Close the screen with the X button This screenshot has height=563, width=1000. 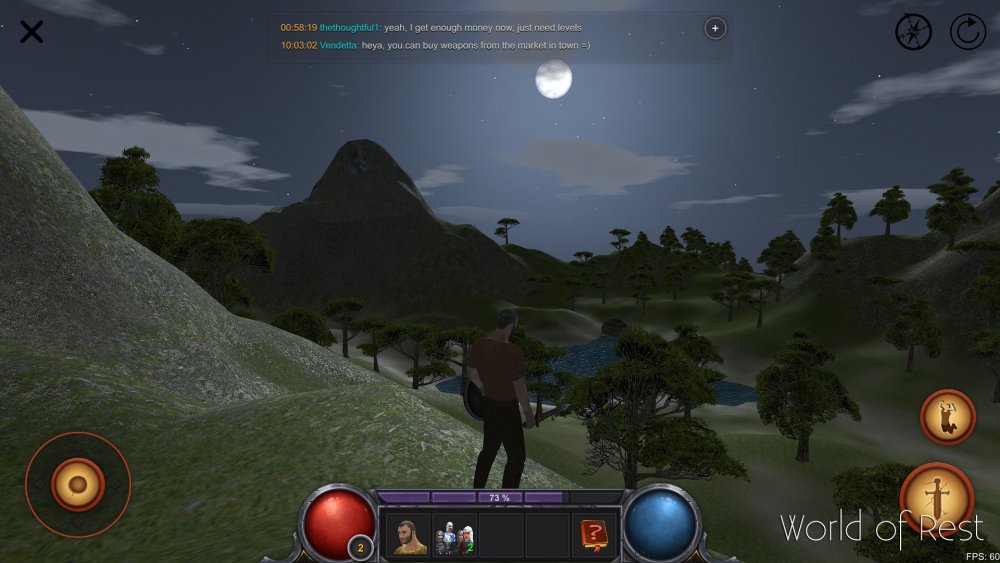click(x=32, y=32)
